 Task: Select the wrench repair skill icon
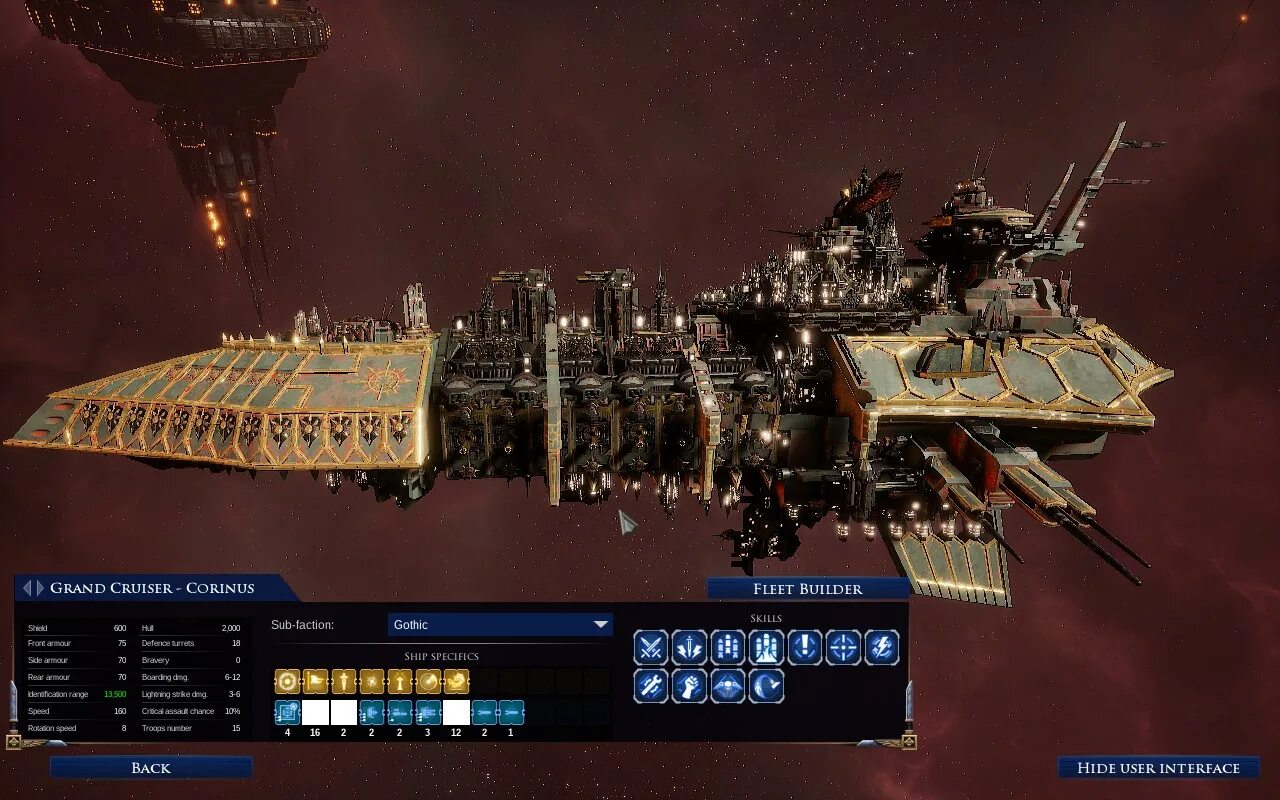(x=651, y=686)
